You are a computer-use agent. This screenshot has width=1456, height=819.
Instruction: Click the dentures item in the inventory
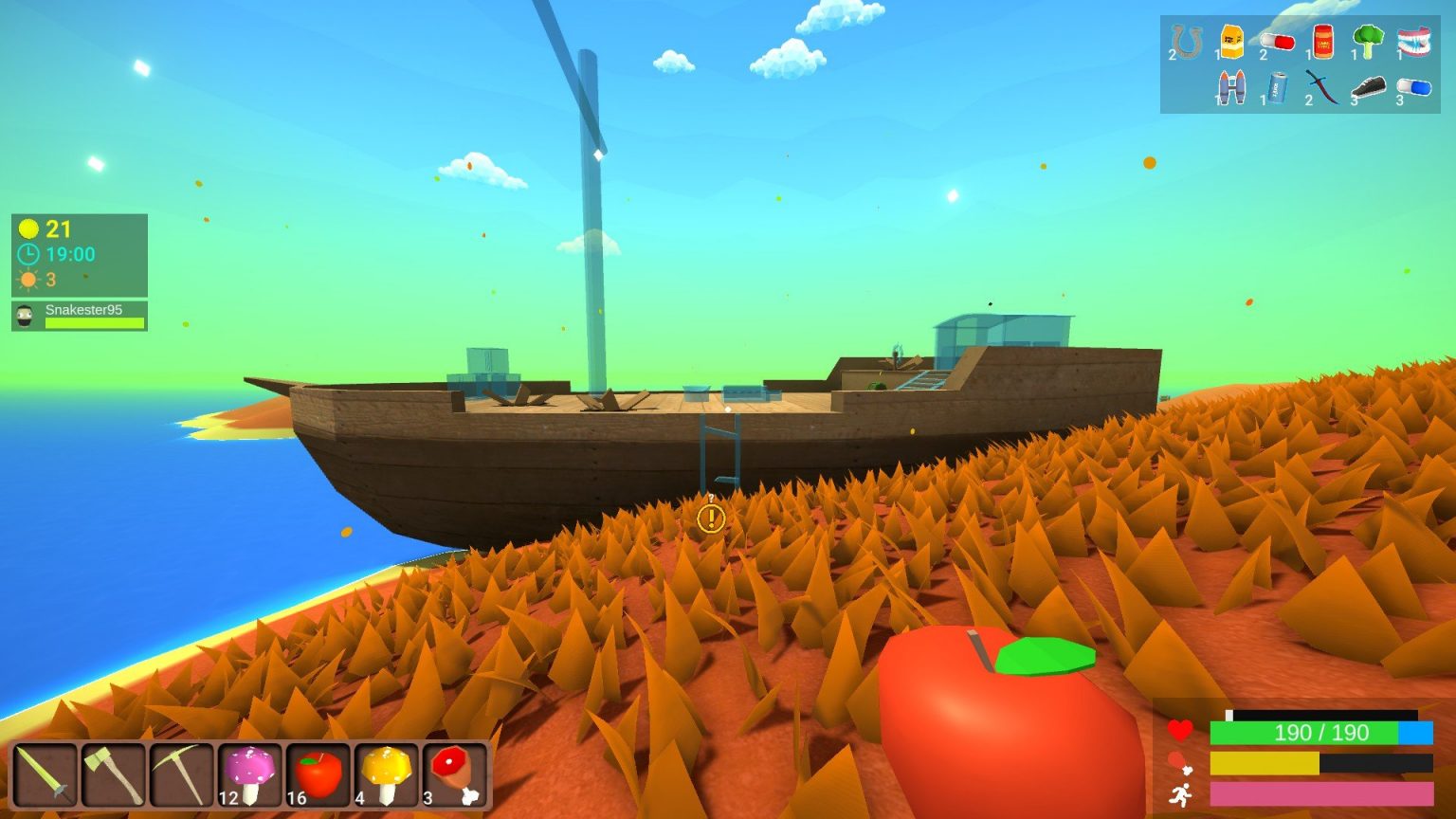coord(1415,43)
